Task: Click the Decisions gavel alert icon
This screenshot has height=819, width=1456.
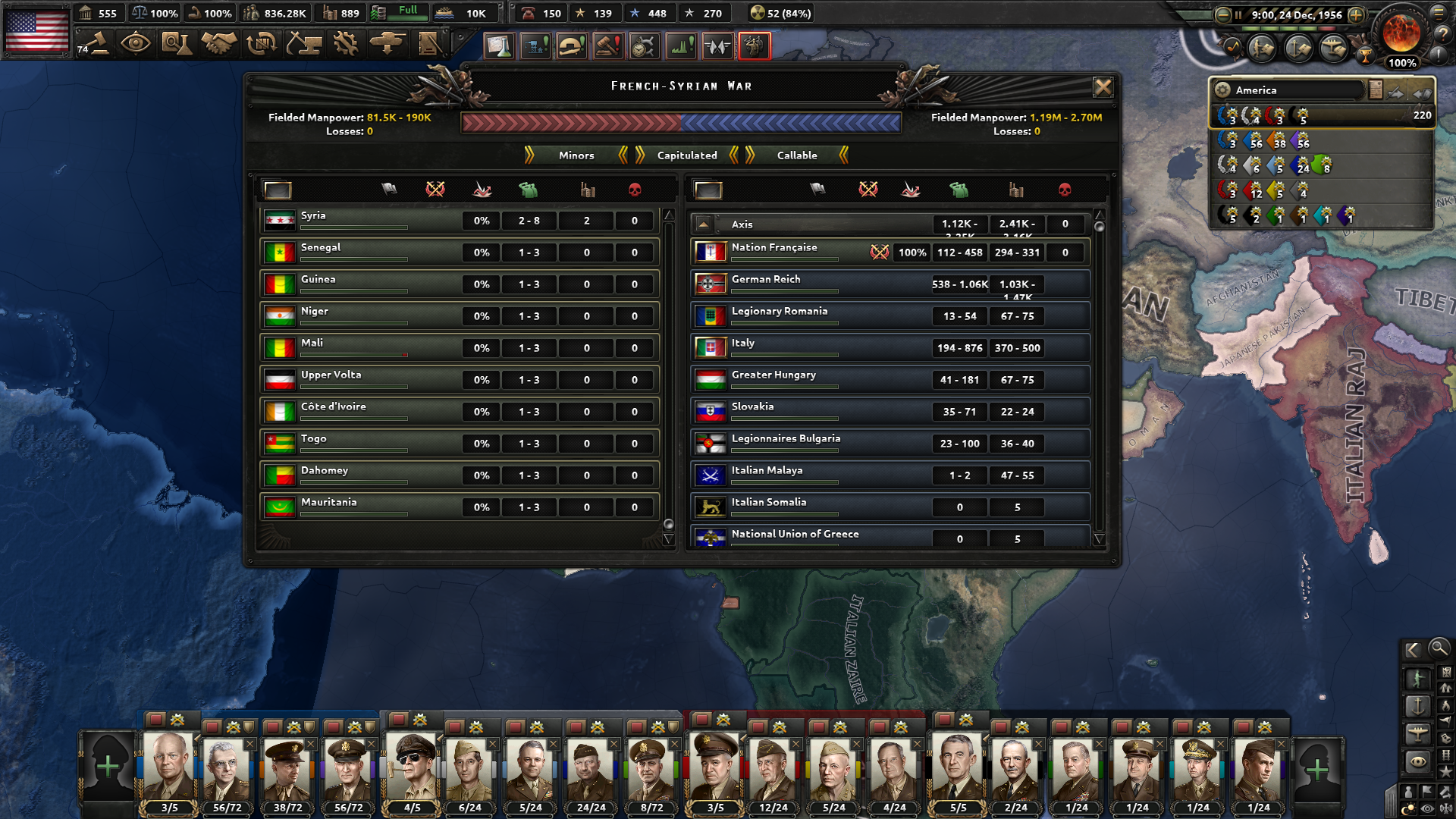Action: click(x=607, y=45)
